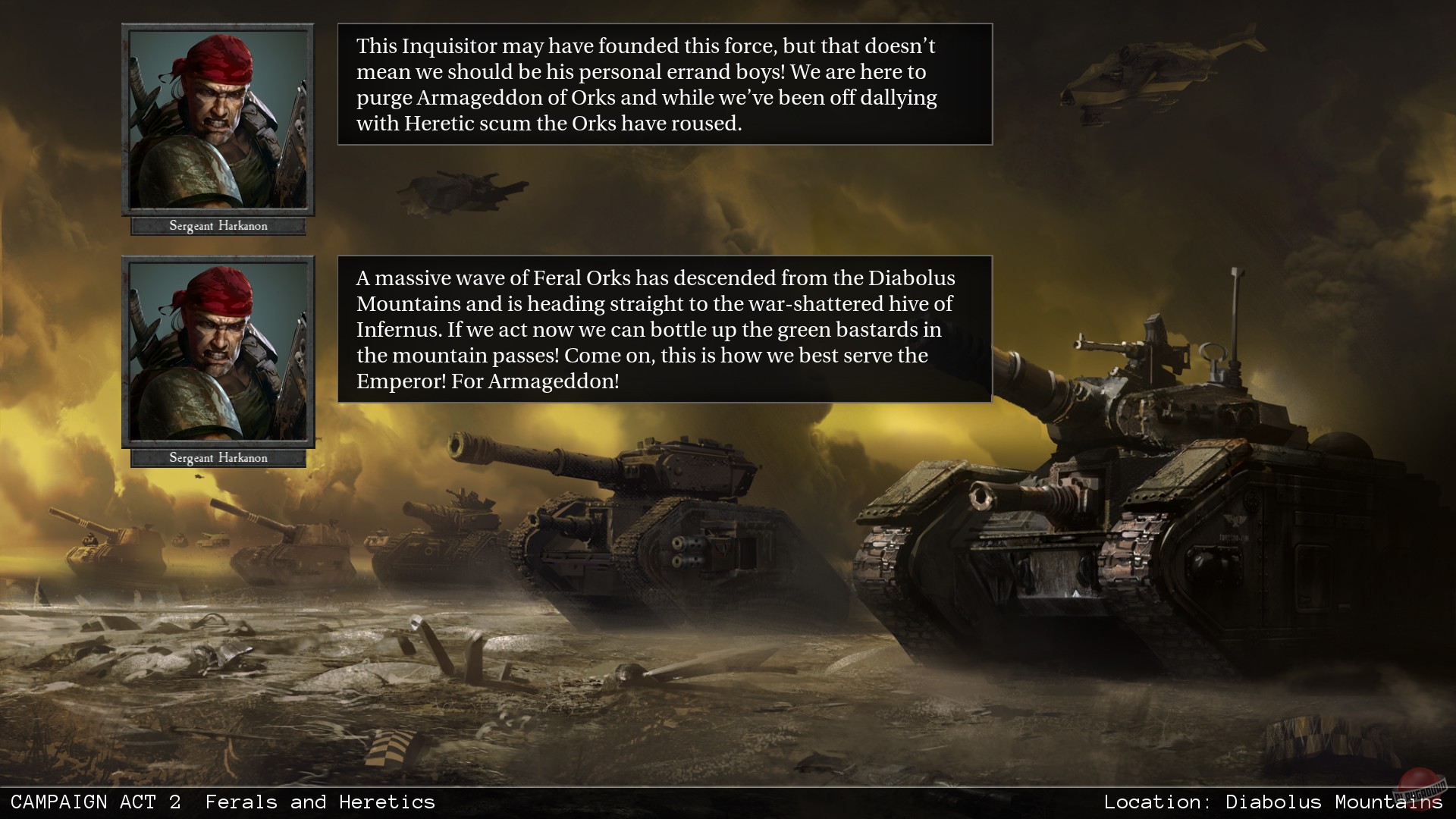
Task: Click the Ferals and Heretics campaign title
Action: point(322,802)
